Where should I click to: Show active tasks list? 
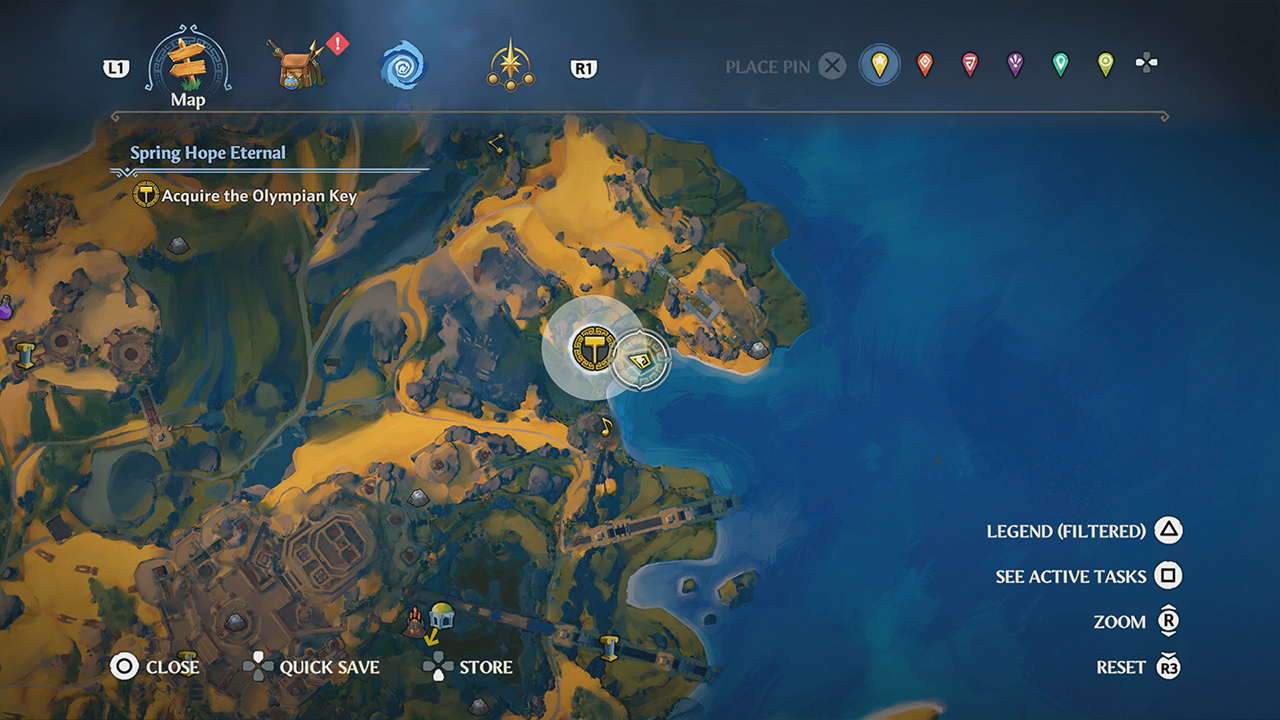tap(1168, 576)
